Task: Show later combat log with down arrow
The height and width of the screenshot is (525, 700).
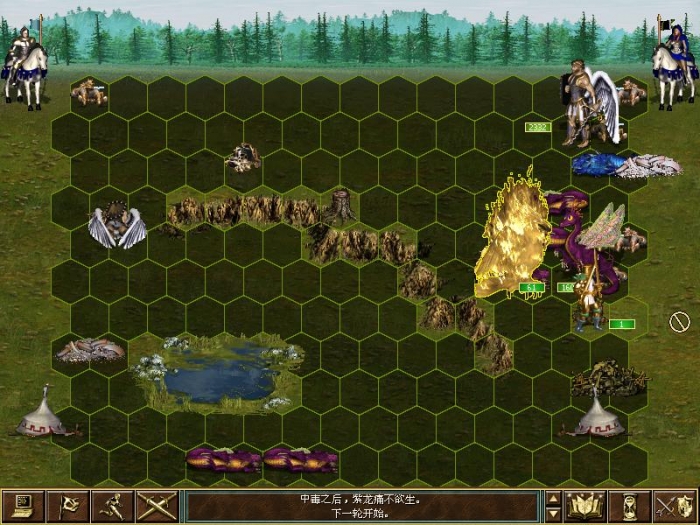Action: pos(553,514)
